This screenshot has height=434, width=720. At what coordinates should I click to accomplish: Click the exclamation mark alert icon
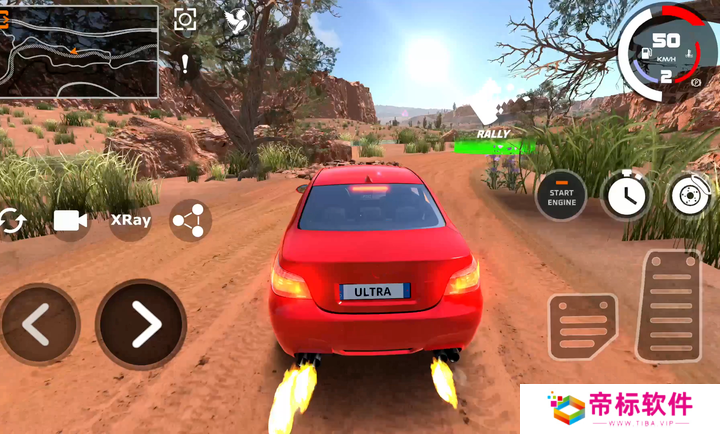[x=185, y=64]
